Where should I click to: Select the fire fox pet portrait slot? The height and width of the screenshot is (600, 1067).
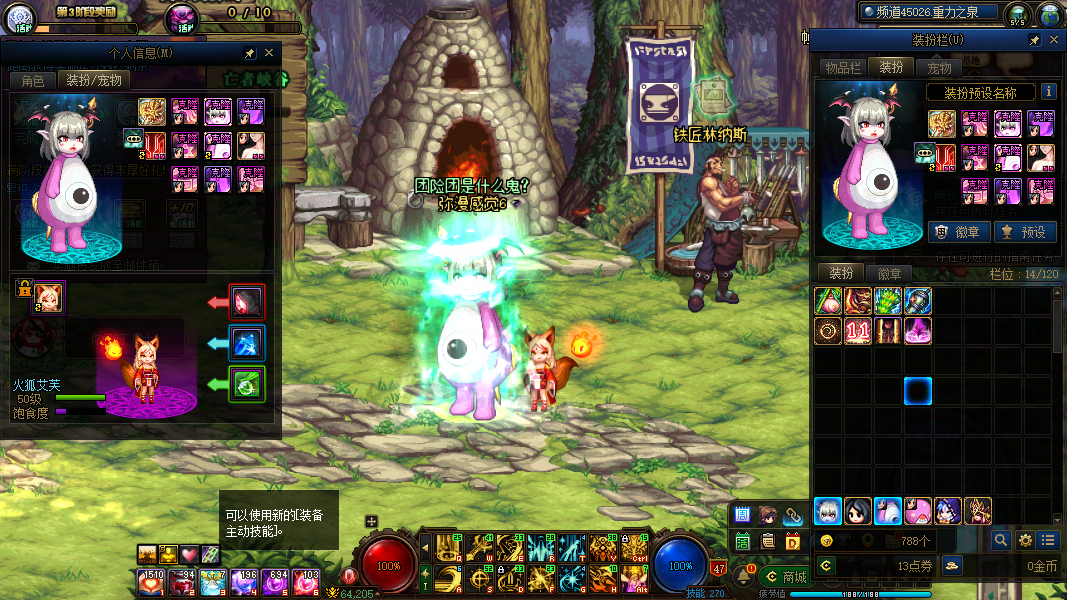[x=47, y=297]
